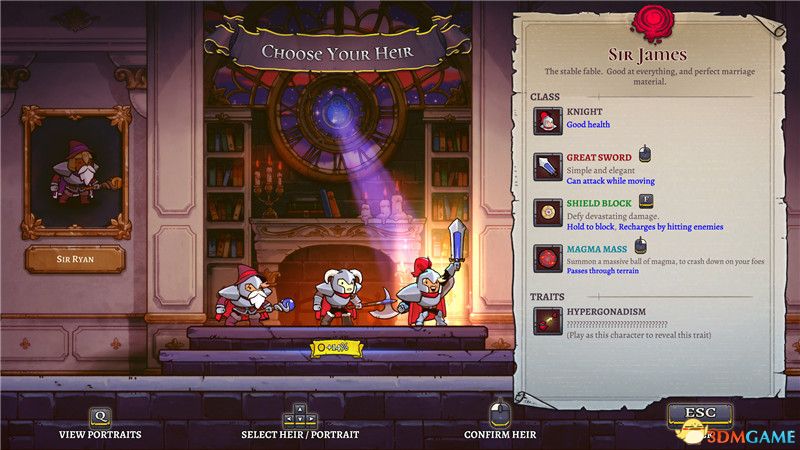Open the framed portrait of Sir Ryan

click(x=77, y=172)
